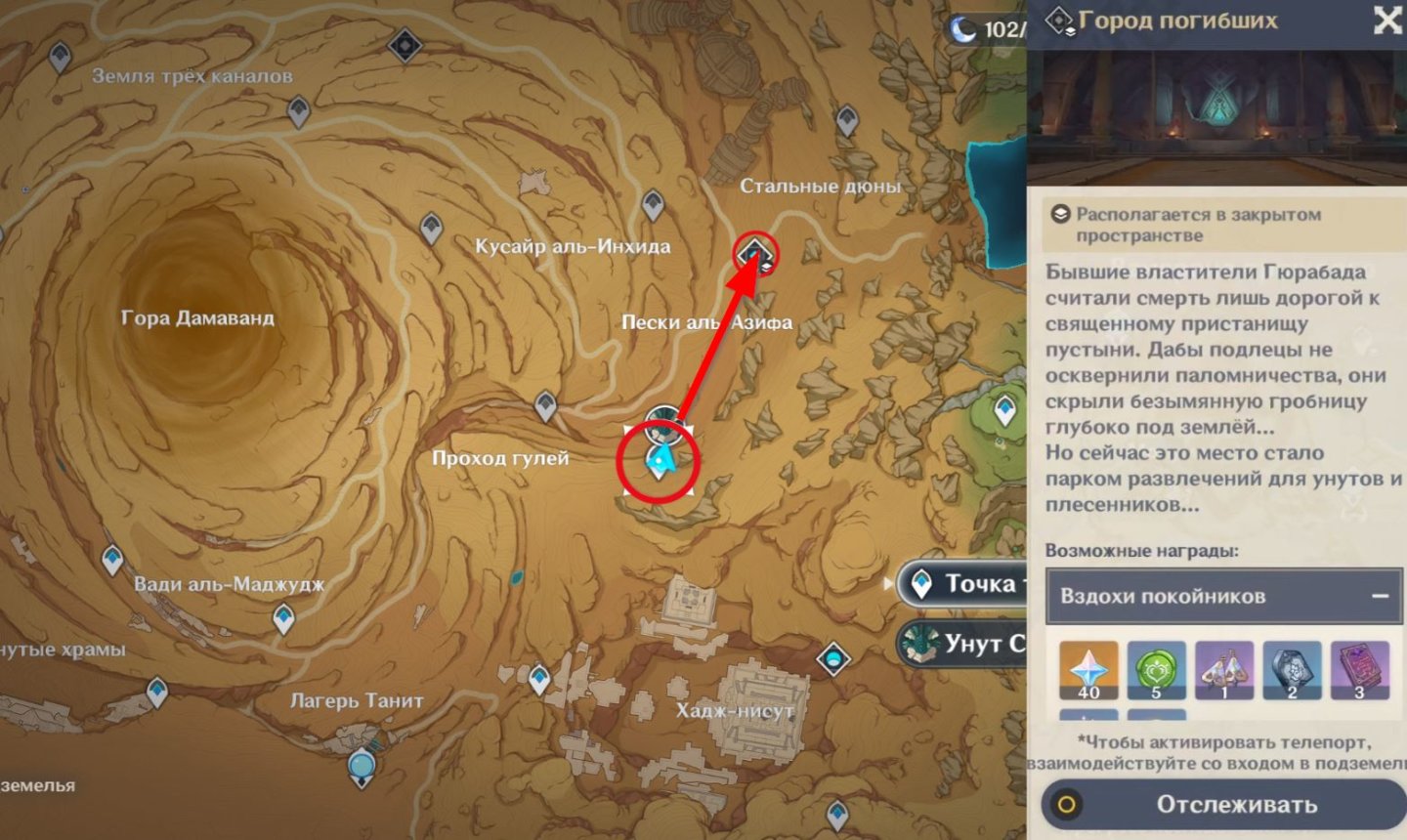Screen dimensions: 1407x840
Task: Select the Primogem reward icon showing 40
Action: pos(1087,669)
